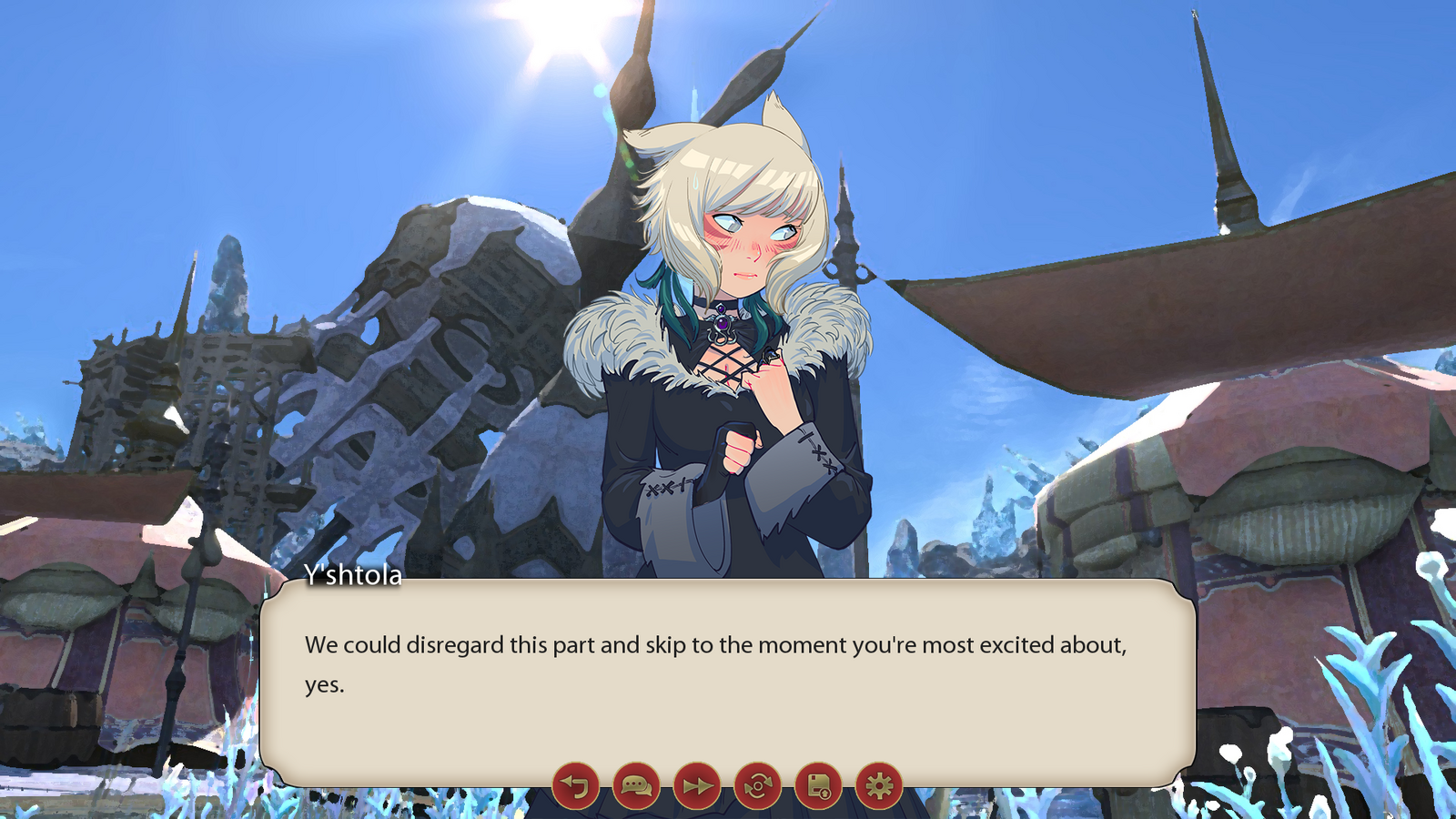The image size is (1456, 819).
Task: Click the back arrow rollback button
Action: [575, 785]
